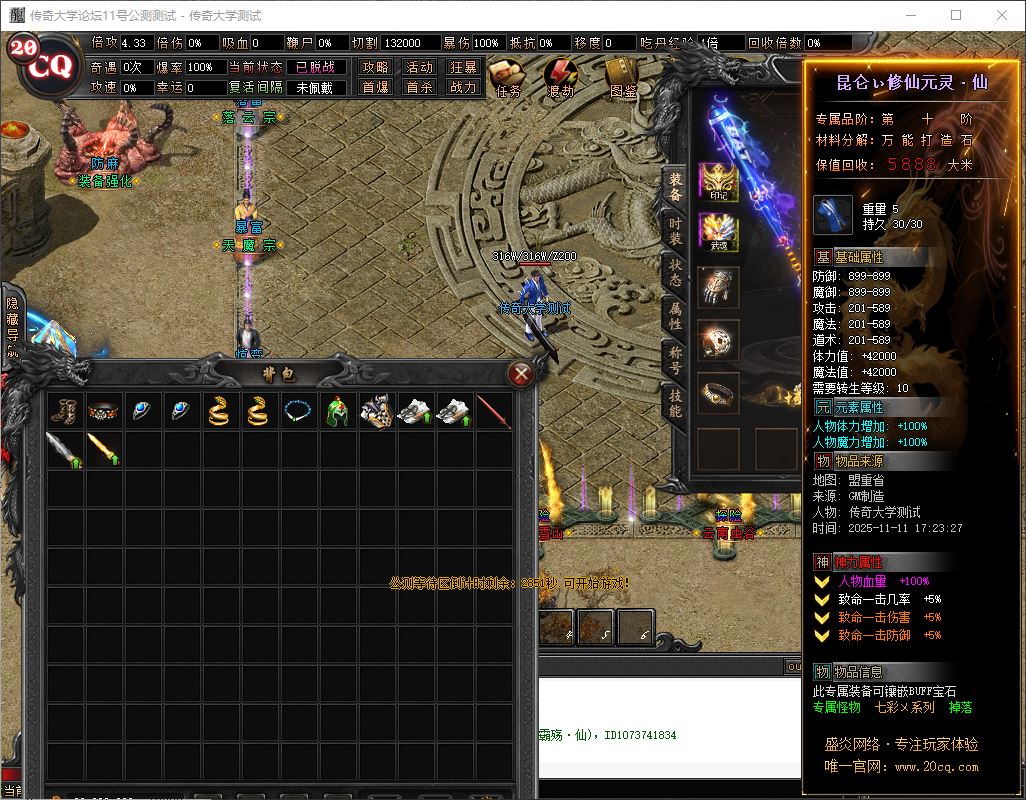Switch to the 状态 tab
The image size is (1026, 800).
(x=675, y=274)
